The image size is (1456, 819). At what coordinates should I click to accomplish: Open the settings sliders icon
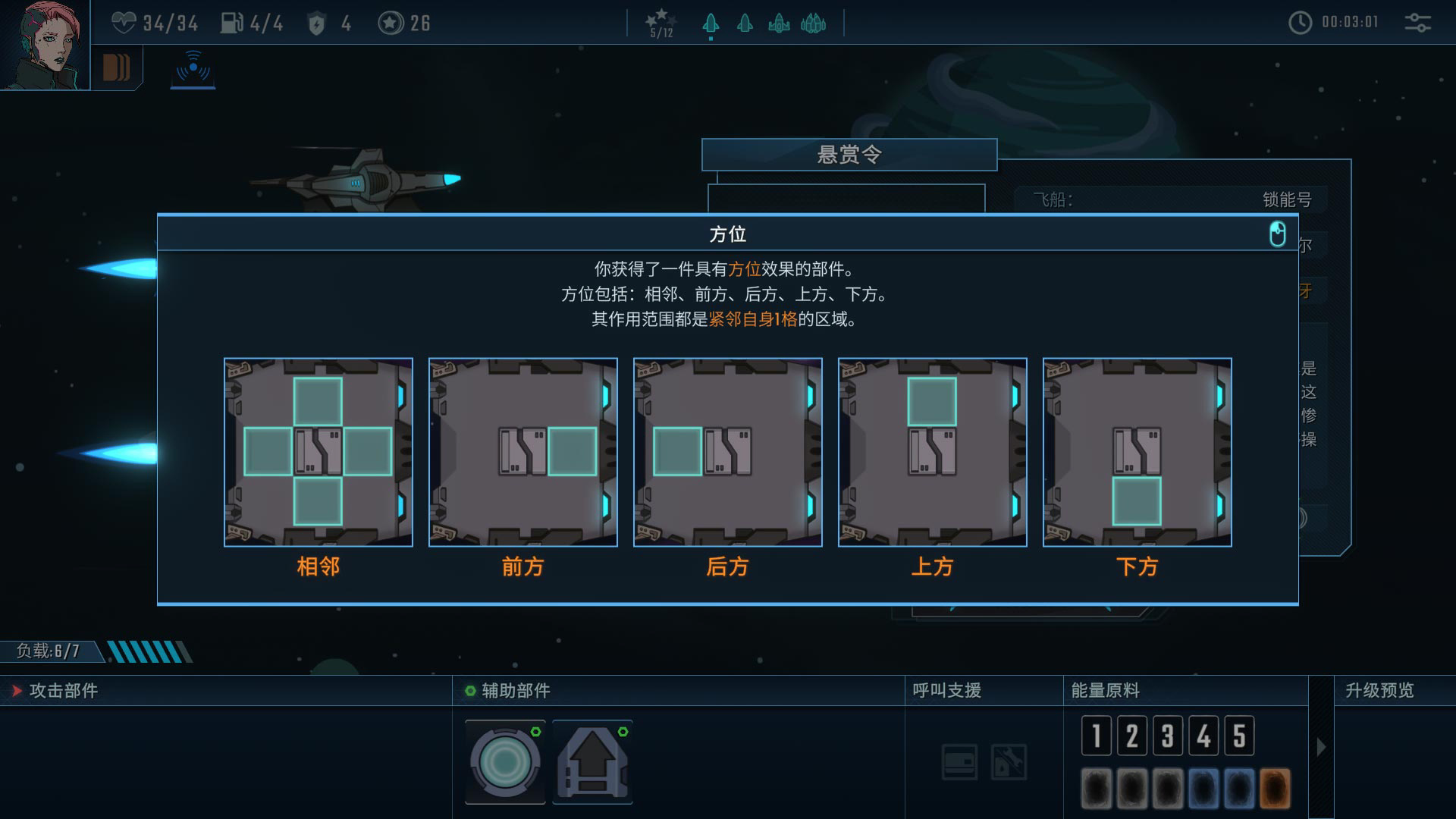1417,23
